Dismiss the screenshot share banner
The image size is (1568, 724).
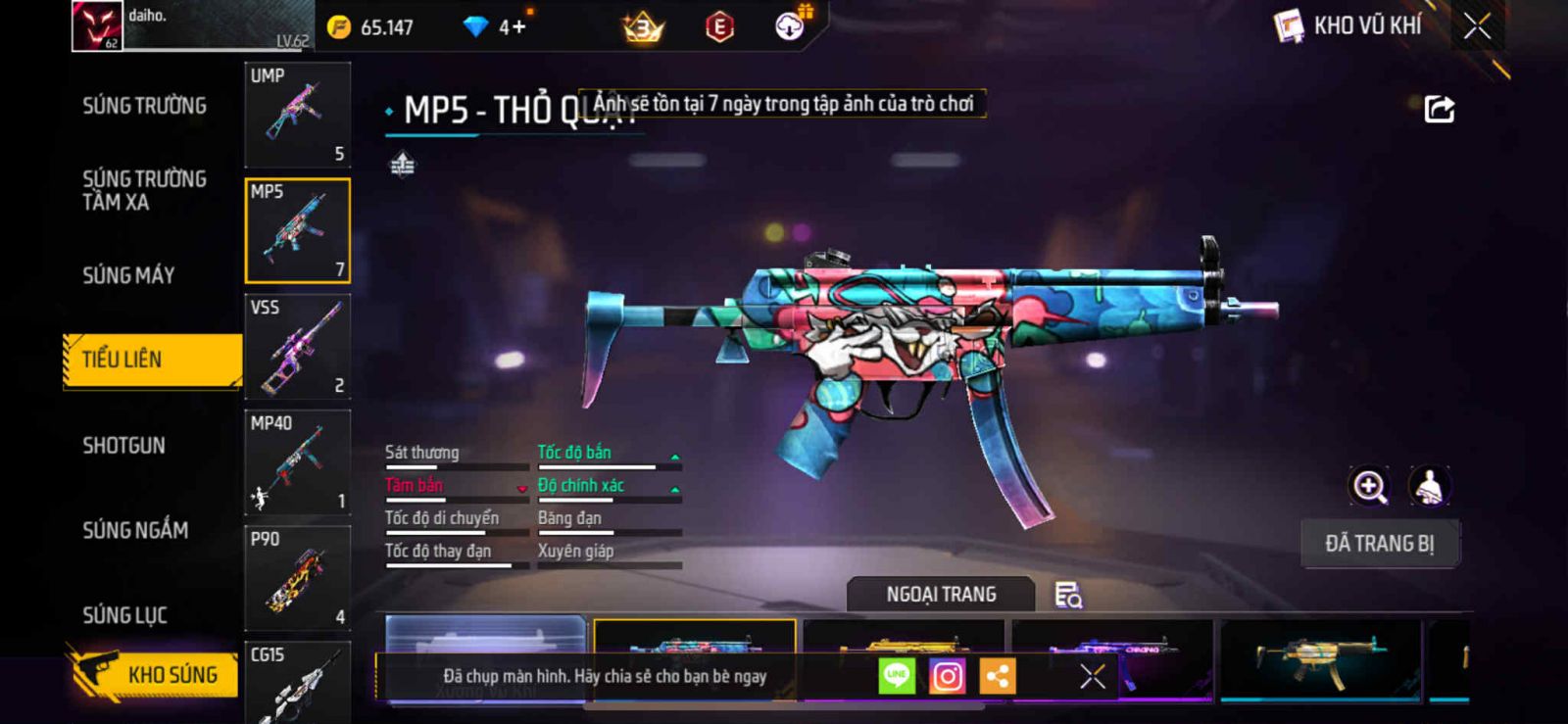(1093, 676)
